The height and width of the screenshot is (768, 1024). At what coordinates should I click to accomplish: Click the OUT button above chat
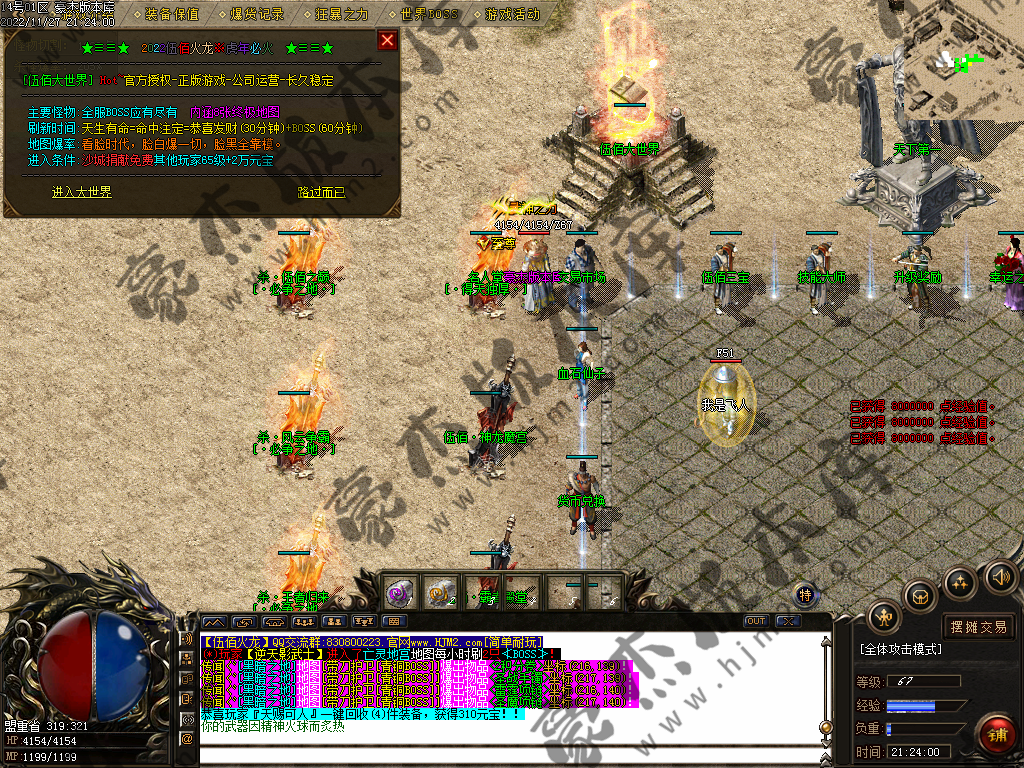click(x=756, y=621)
